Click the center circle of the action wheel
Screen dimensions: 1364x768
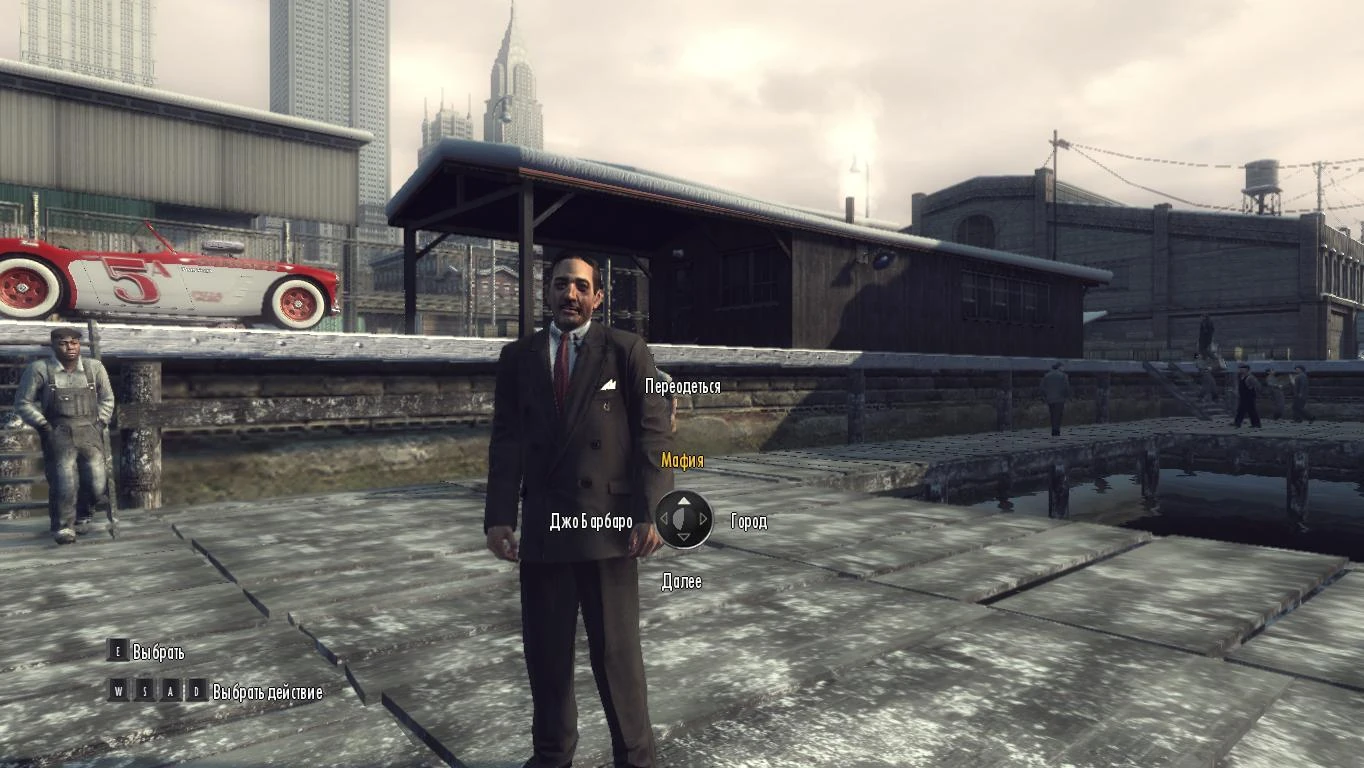pyautogui.click(x=680, y=519)
